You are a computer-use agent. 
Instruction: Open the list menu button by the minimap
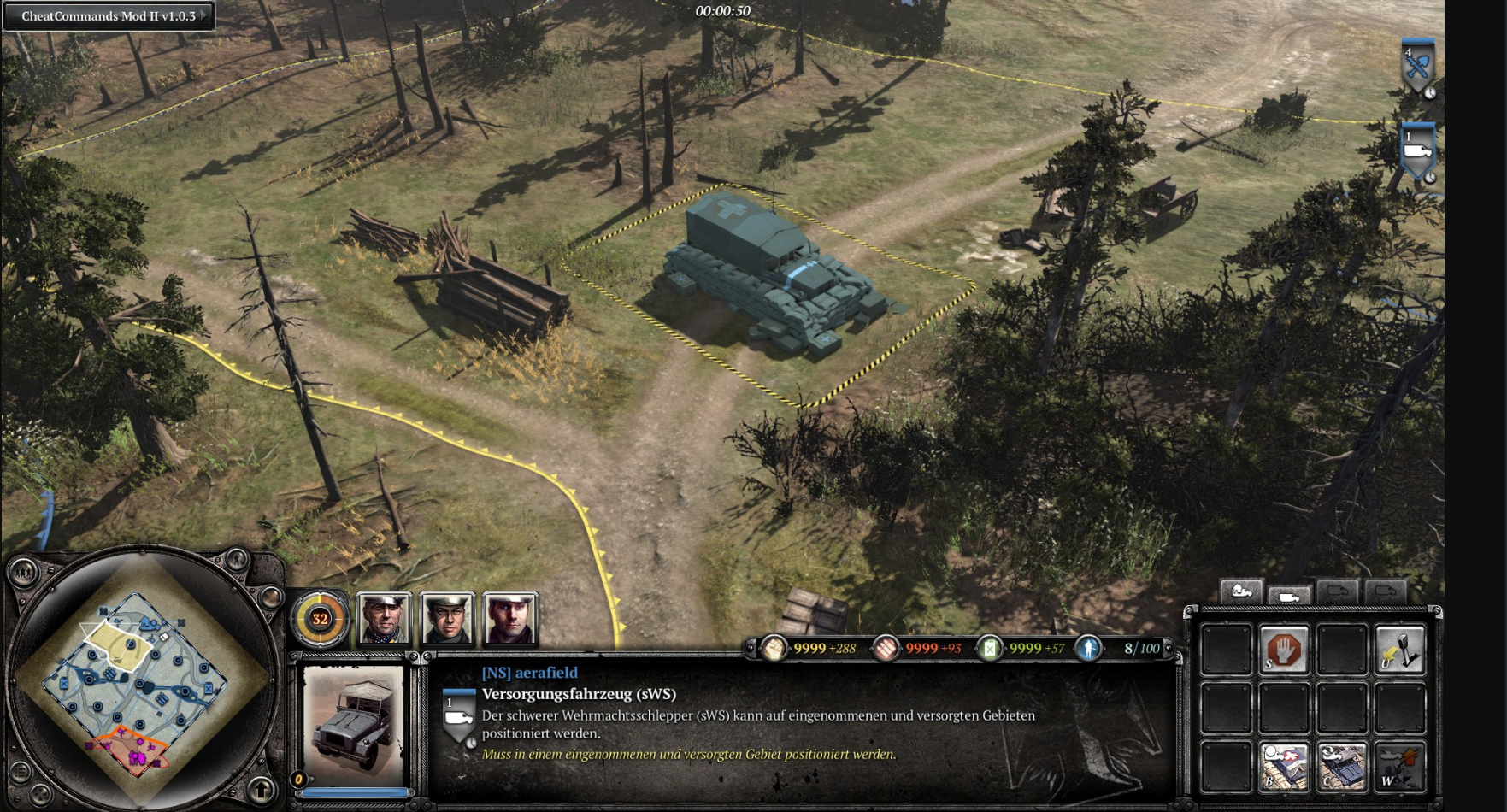[x=21, y=772]
